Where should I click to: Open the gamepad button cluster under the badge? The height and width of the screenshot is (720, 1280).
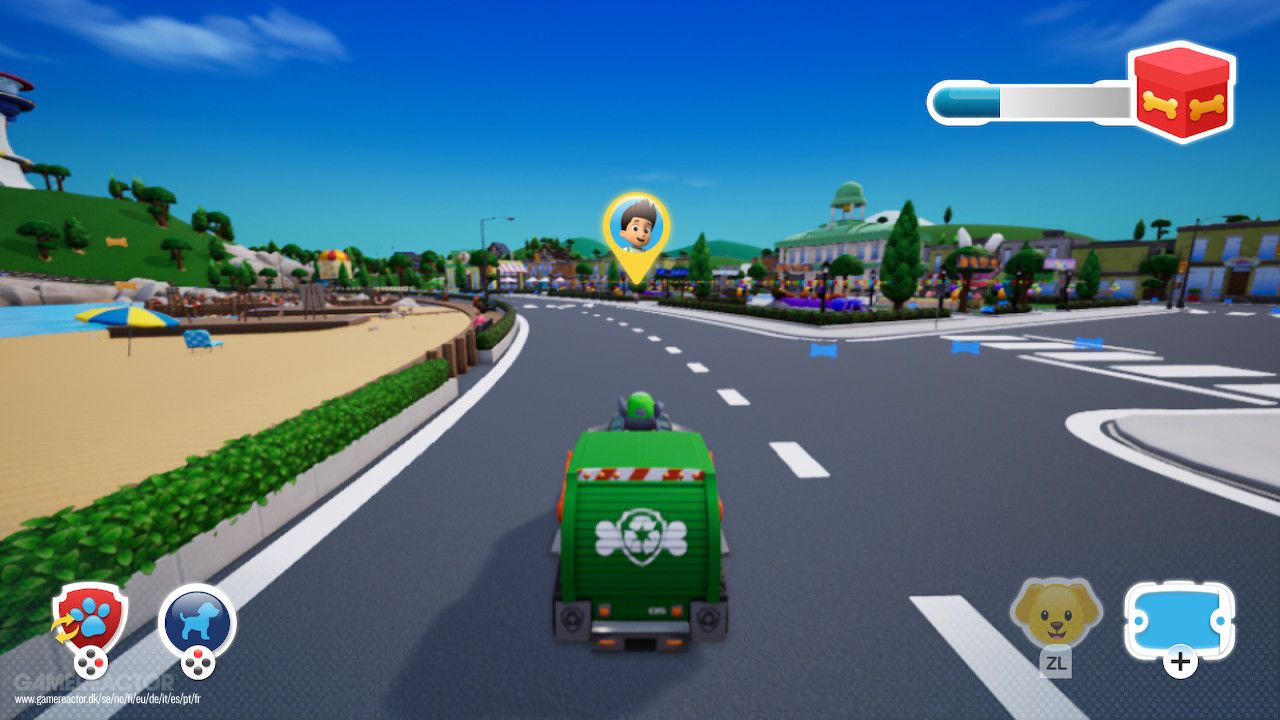coord(91,664)
